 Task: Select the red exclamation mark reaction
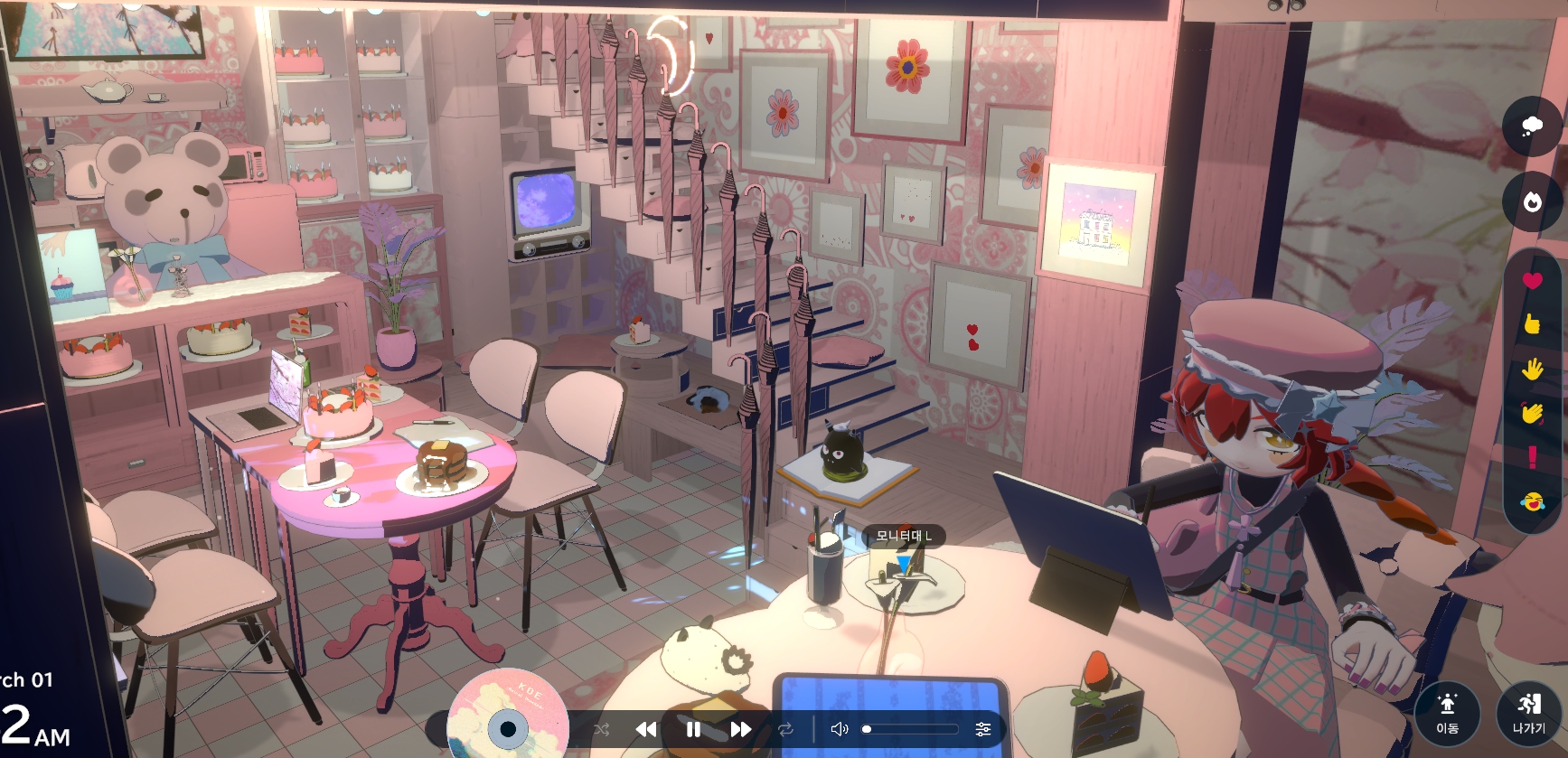coord(1532,456)
